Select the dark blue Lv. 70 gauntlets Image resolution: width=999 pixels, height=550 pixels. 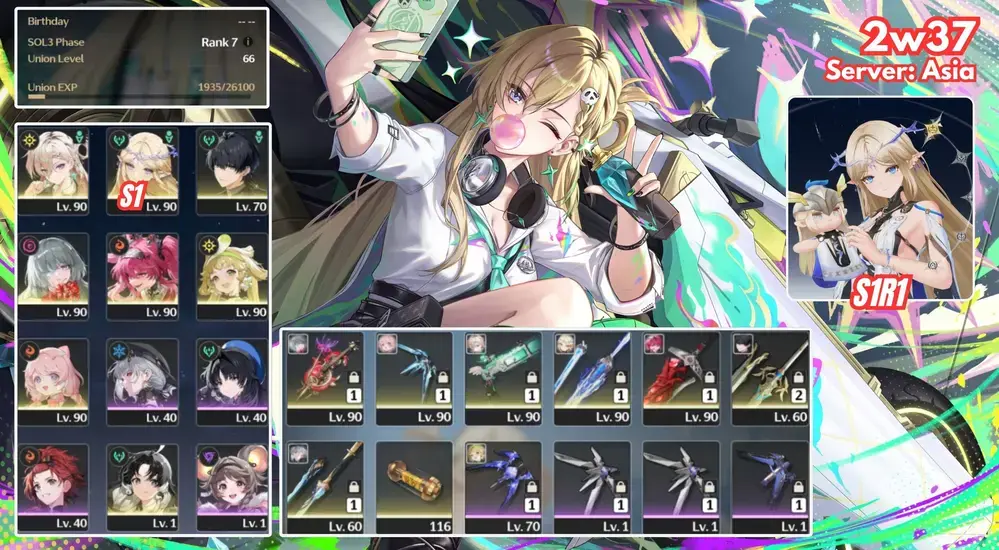click(x=503, y=480)
